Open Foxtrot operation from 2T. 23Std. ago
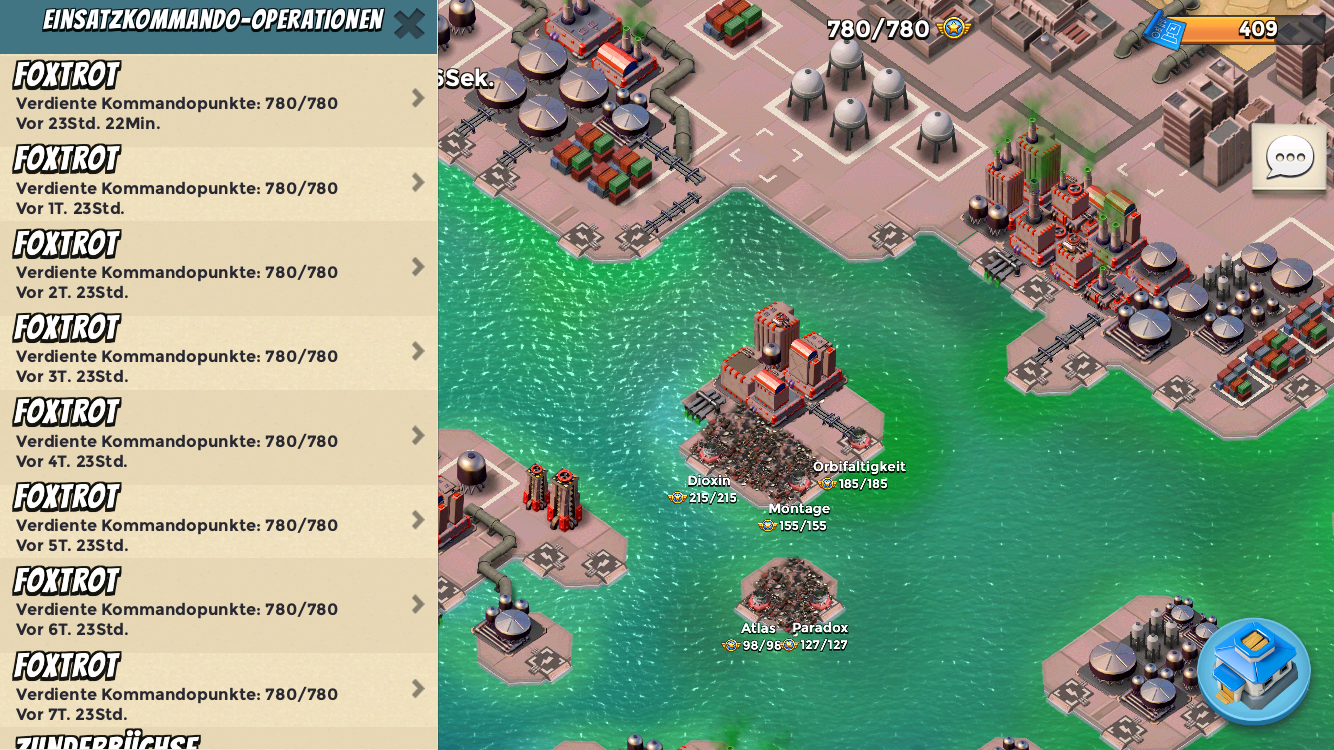 point(218,268)
